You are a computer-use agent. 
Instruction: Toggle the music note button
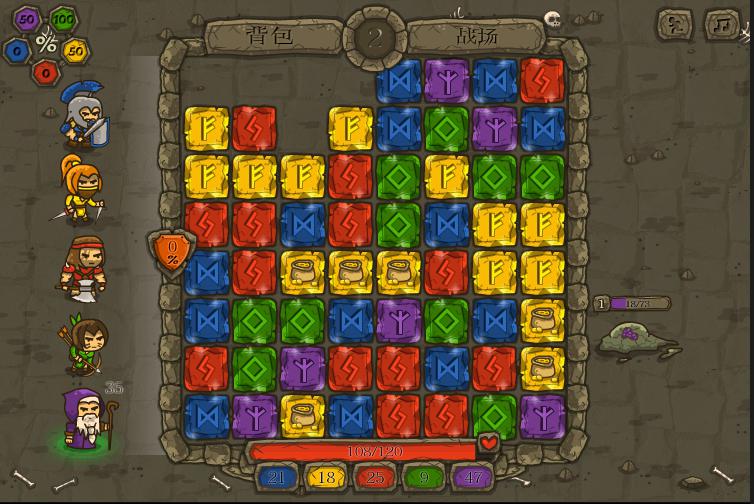(720, 24)
